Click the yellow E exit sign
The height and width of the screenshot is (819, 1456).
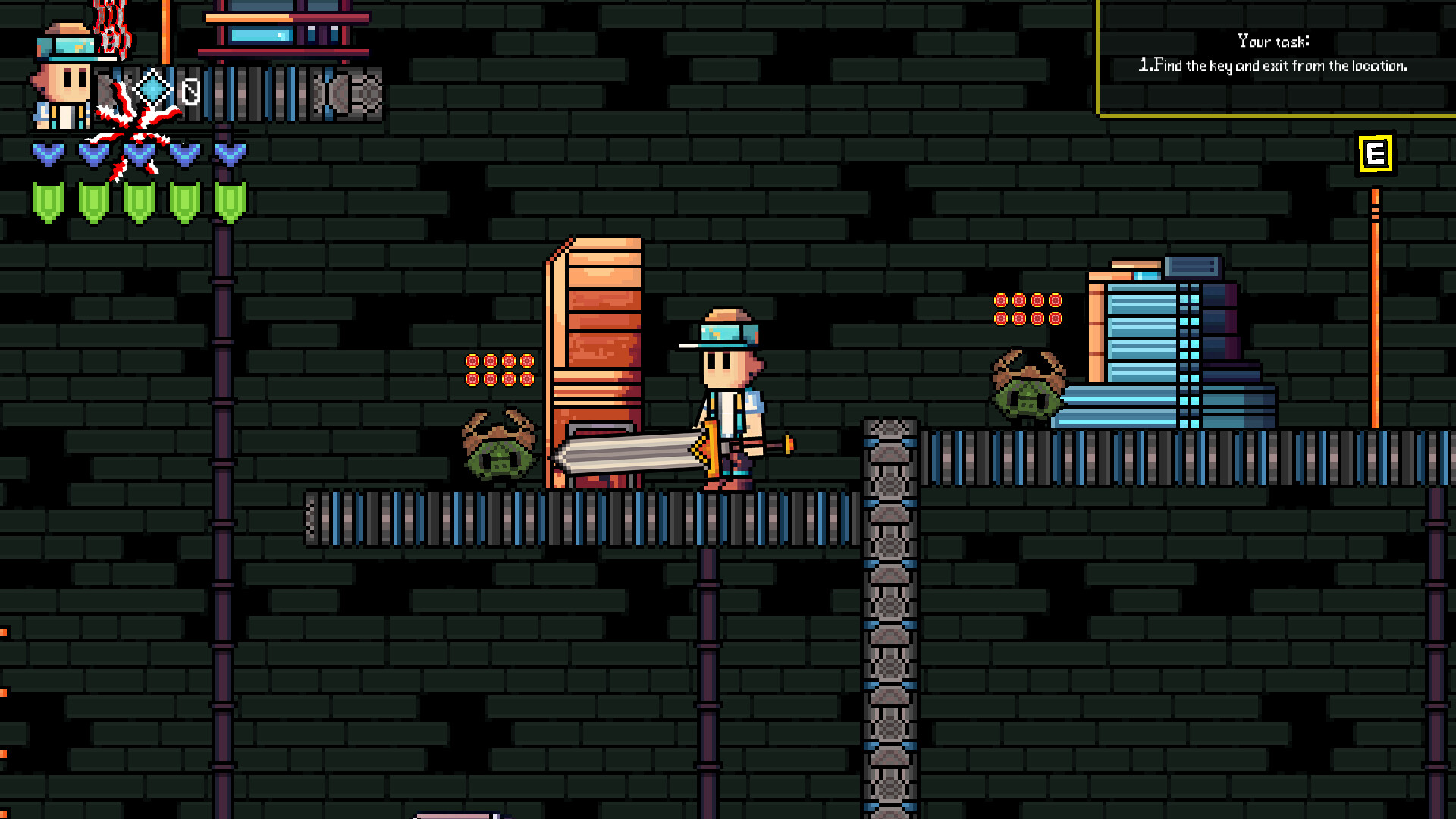pyautogui.click(x=1375, y=152)
